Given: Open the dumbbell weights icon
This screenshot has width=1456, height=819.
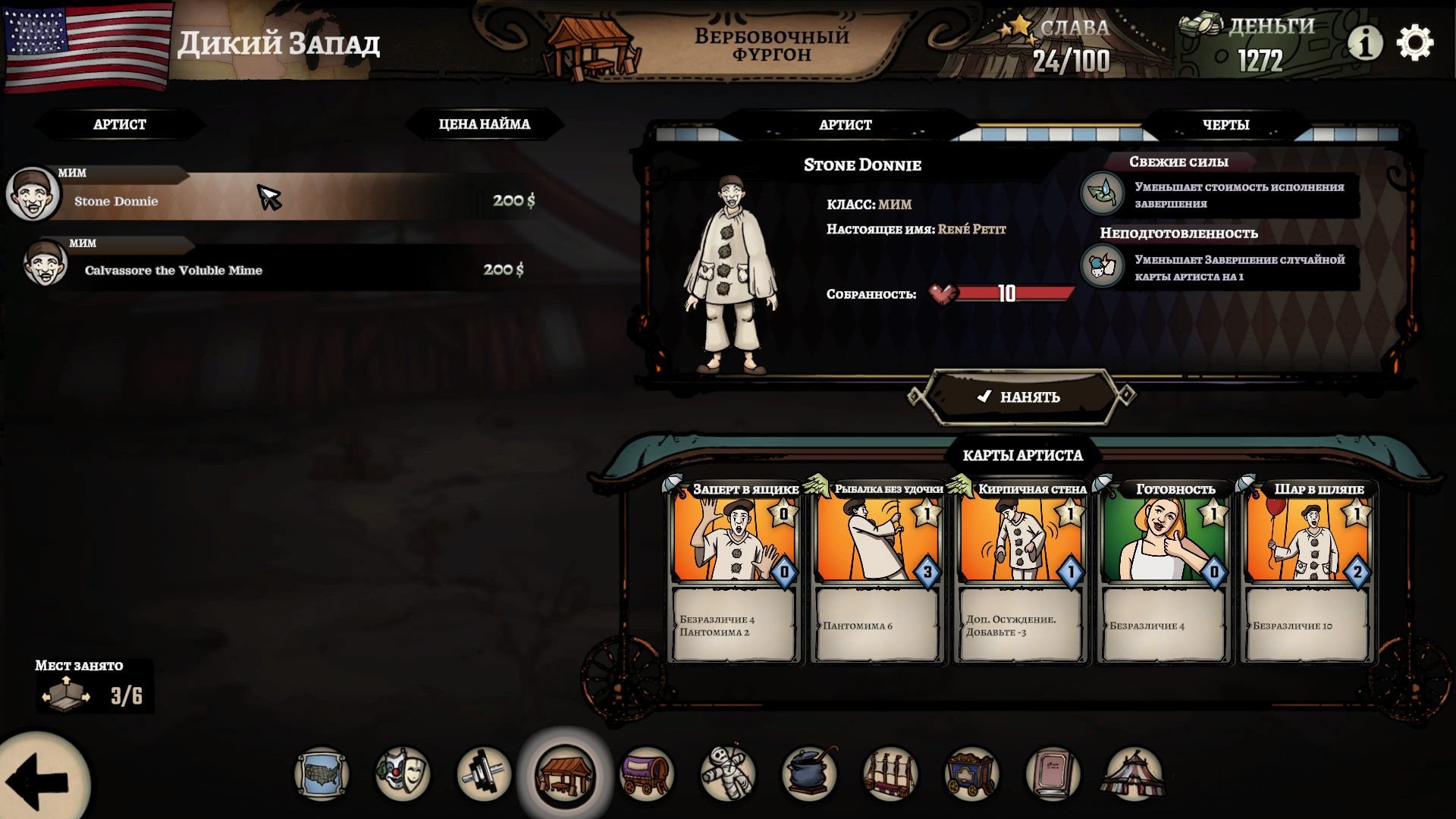Looking at the screenshot, I should tap(484, 774).
